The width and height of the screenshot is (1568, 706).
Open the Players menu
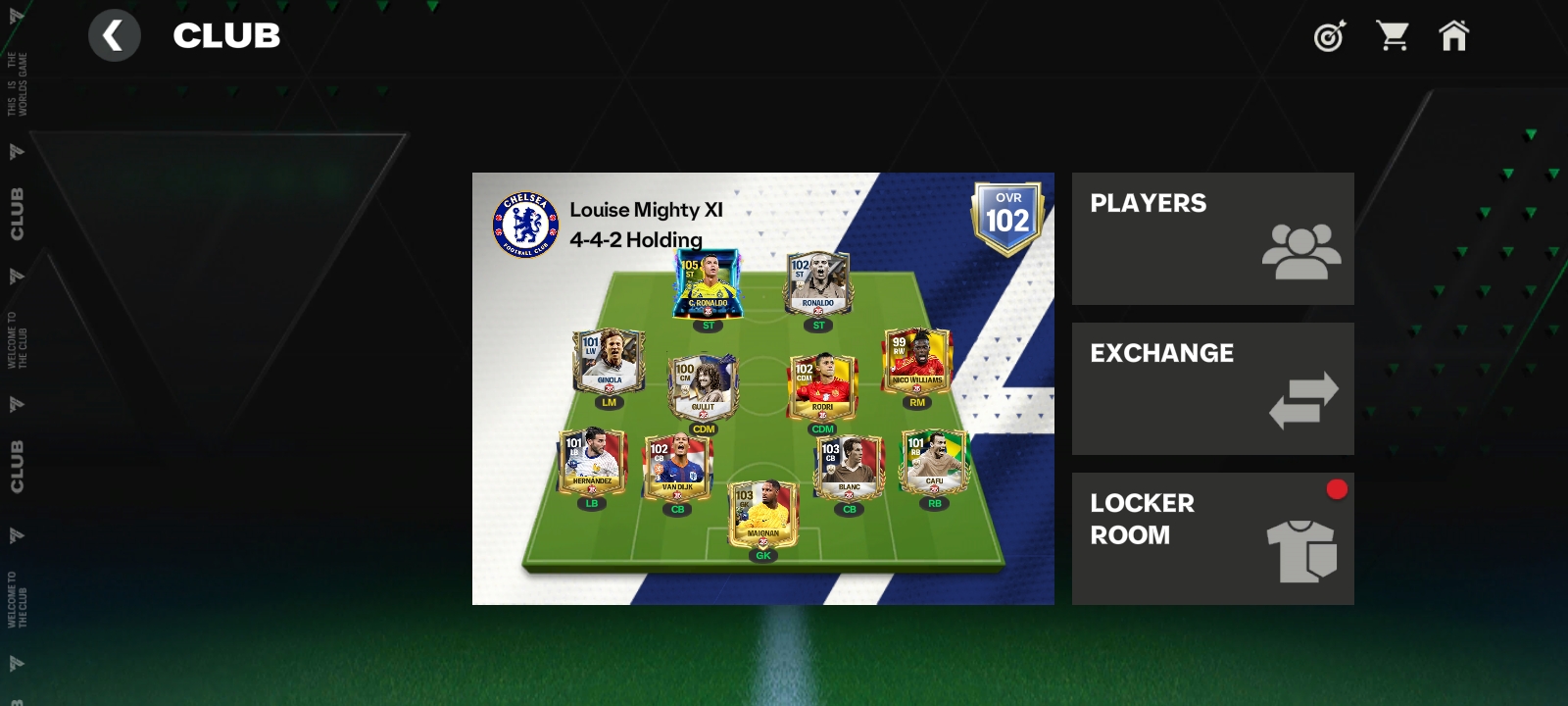1212,238
